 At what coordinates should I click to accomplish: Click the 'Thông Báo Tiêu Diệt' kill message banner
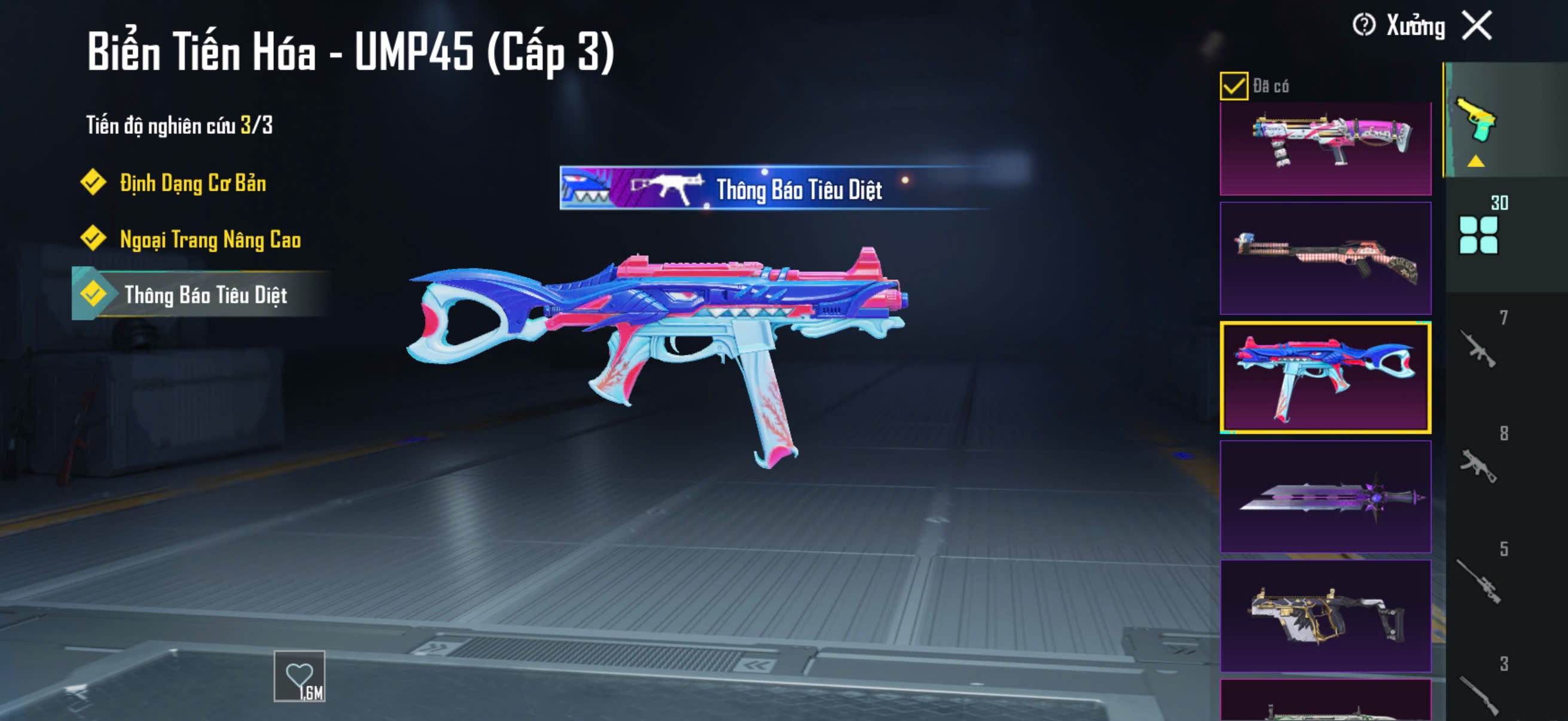click(773, 188)
